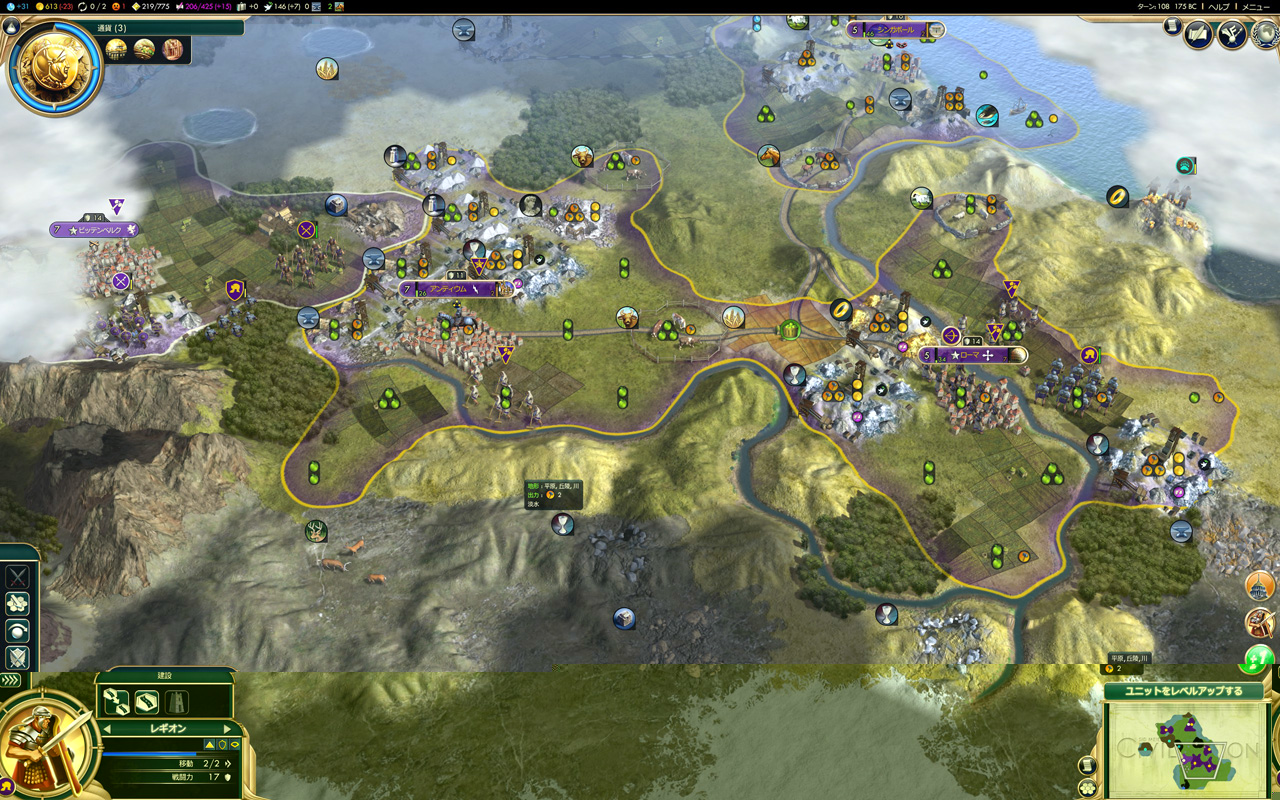Expand hidden unit actions with the triple chevron
The height and width of the screenshot is (800, 1280).
[10, 679]
